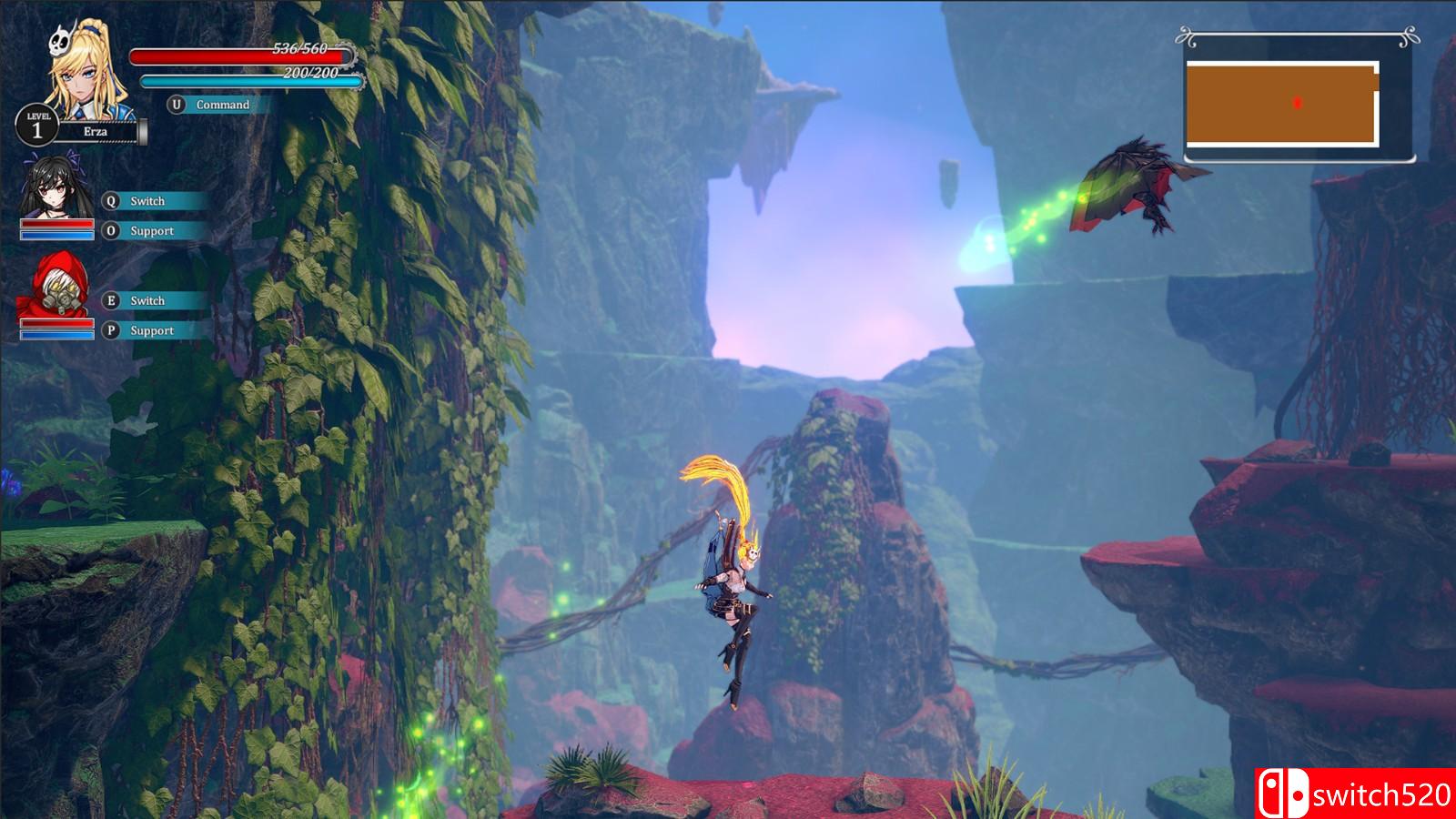Select the red-hooded masked party member portrait
The width and height of the screenshot is (1456, 819).
(x=56, y=287)
